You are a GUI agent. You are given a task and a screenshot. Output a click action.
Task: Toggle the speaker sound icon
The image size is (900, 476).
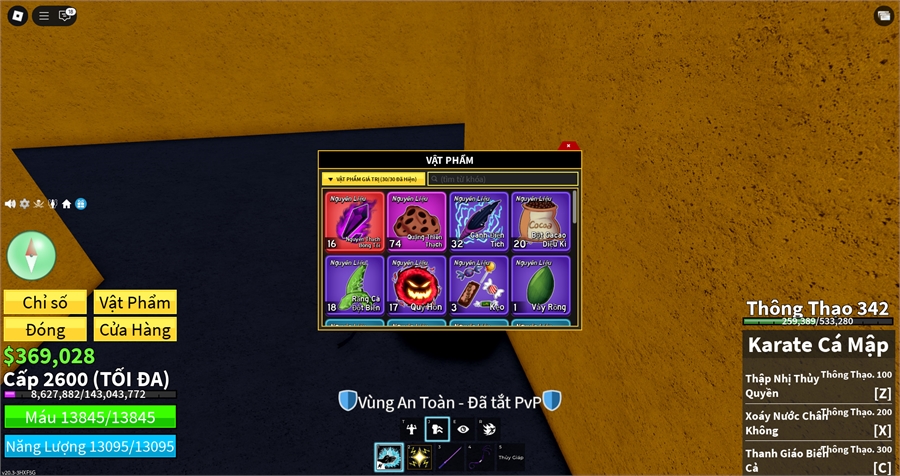[x=10, y=204]
